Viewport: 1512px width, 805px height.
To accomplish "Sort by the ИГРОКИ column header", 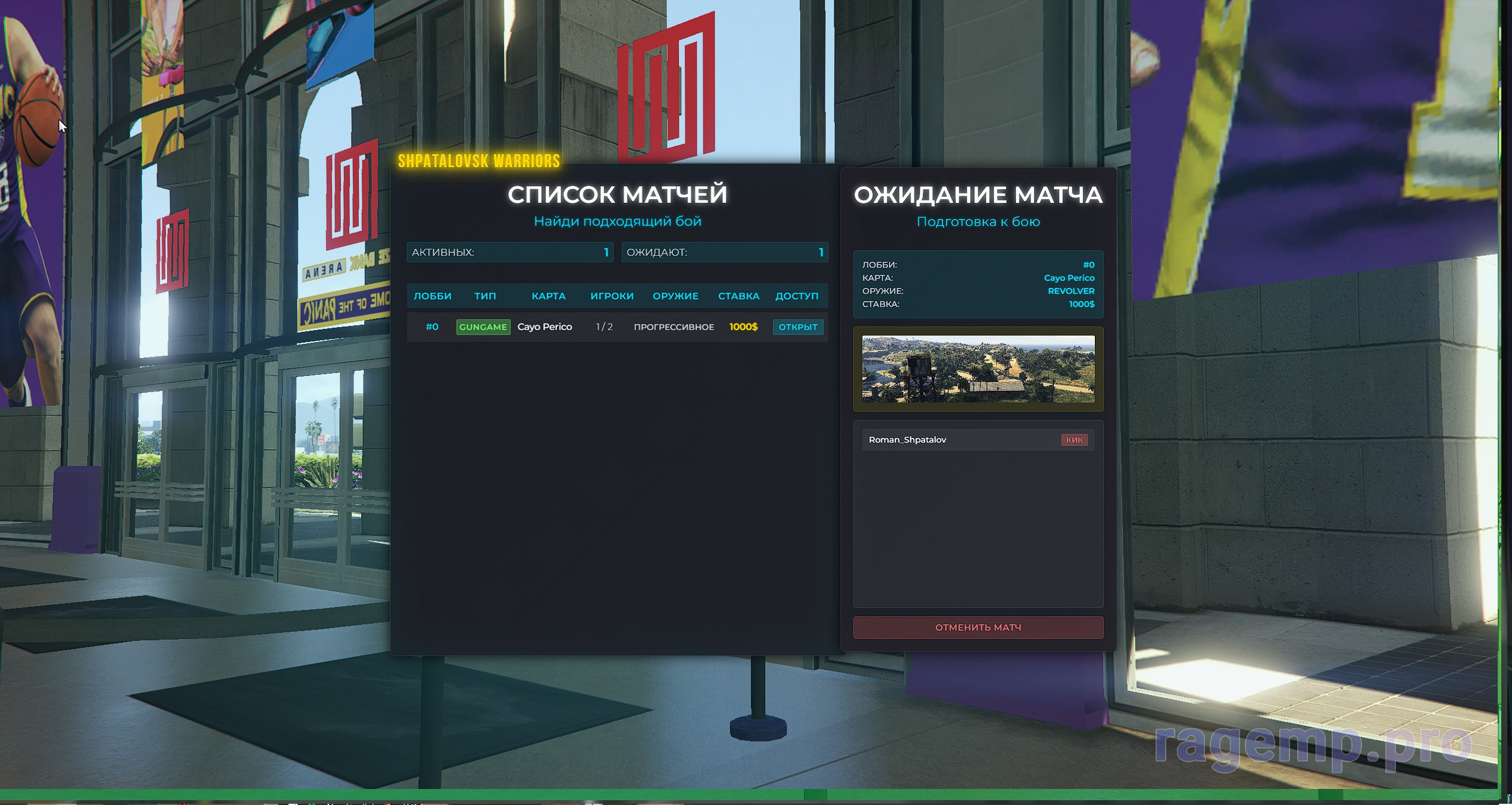I will coord(612,296).
